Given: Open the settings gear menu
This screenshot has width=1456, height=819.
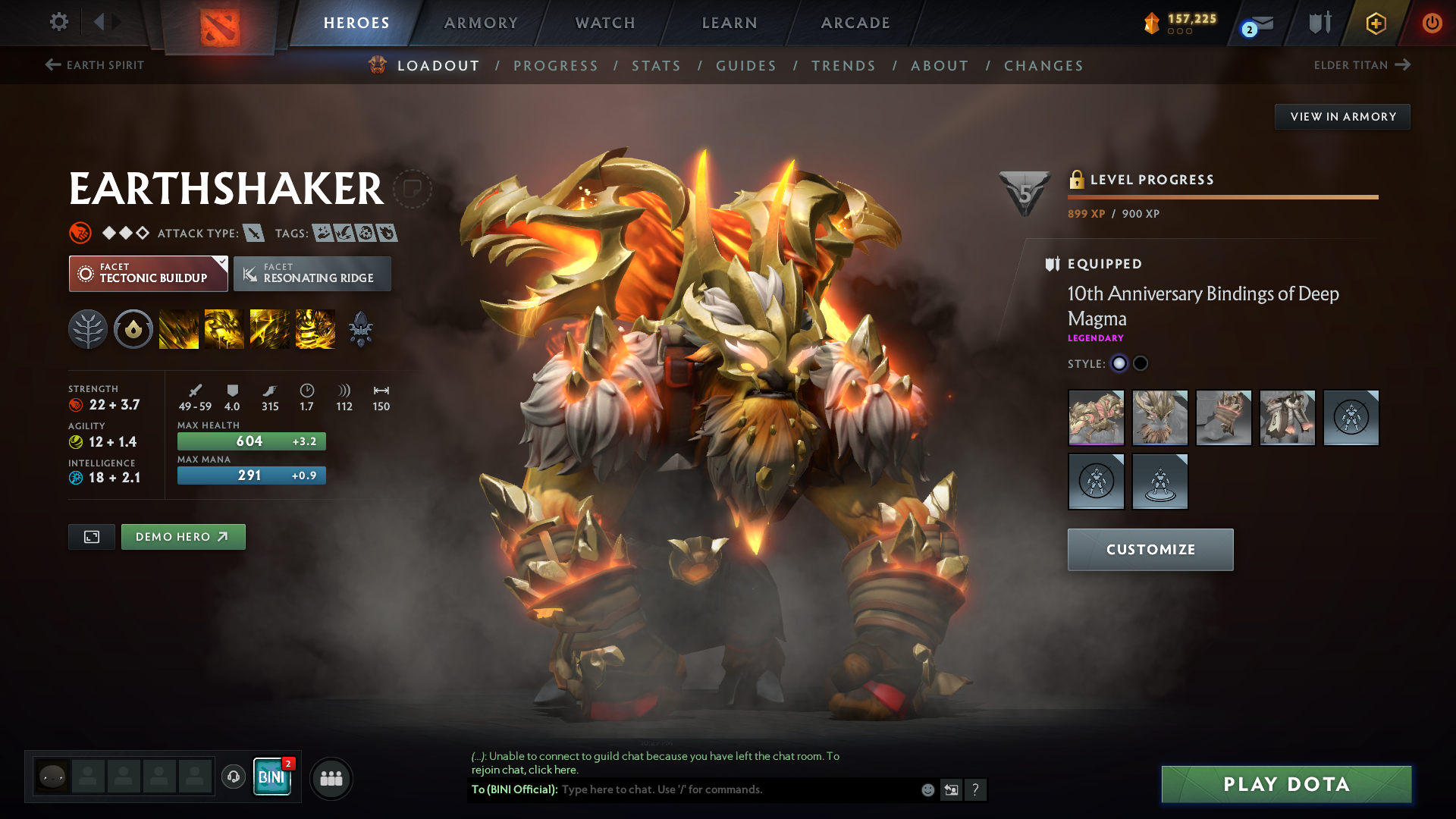Looking at the screenshot, I should (58, 22).
